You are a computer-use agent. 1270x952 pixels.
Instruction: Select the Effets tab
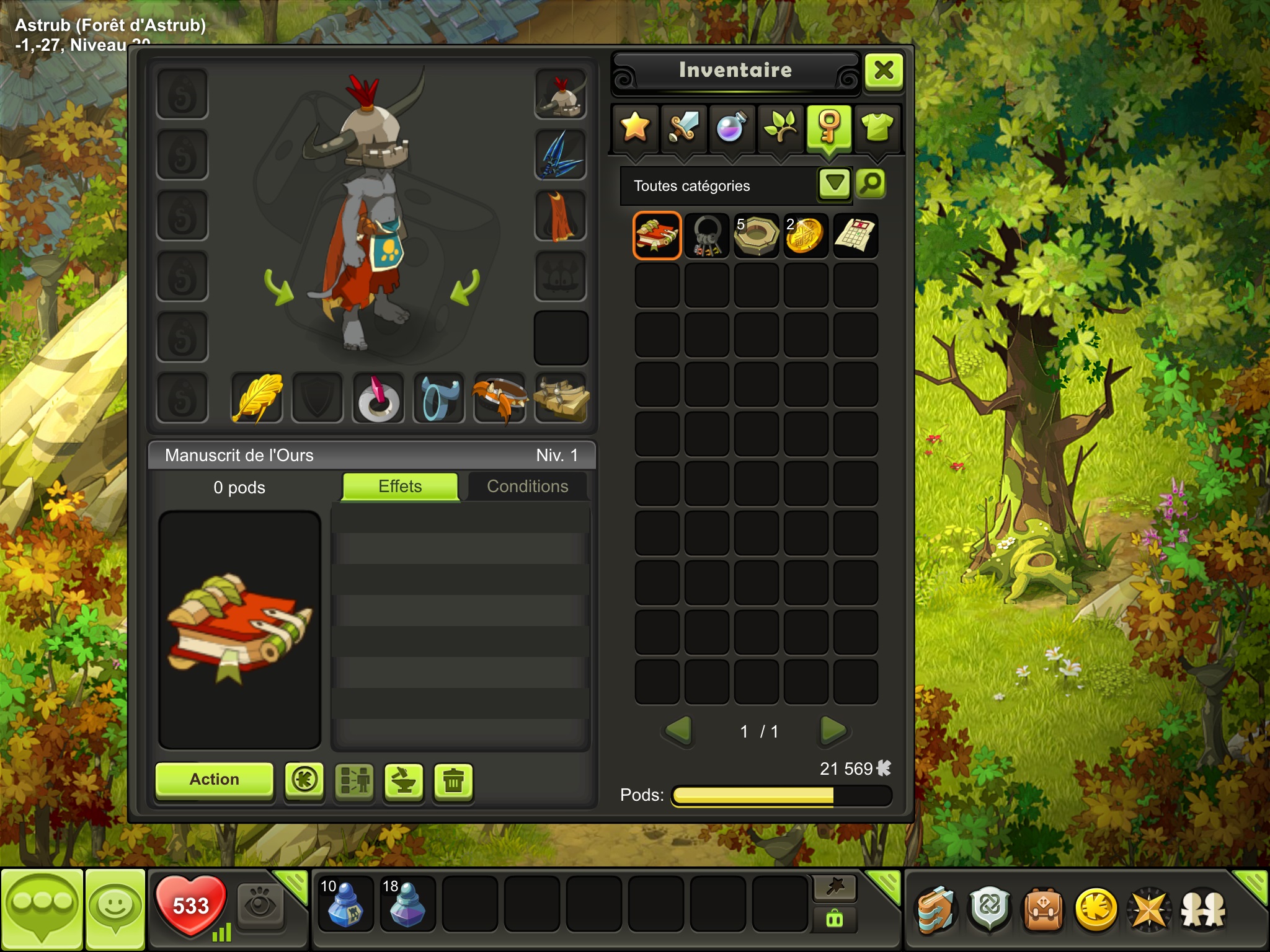click(x=400, y=487)
